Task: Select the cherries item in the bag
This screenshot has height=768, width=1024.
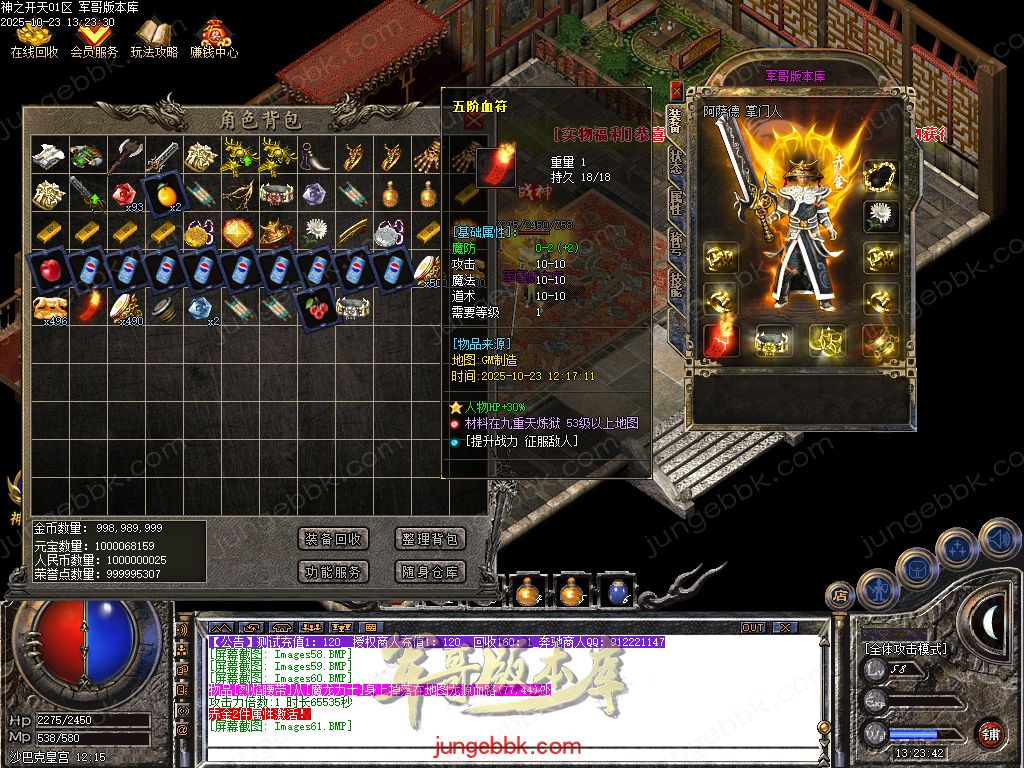Action: coord(317,304)
